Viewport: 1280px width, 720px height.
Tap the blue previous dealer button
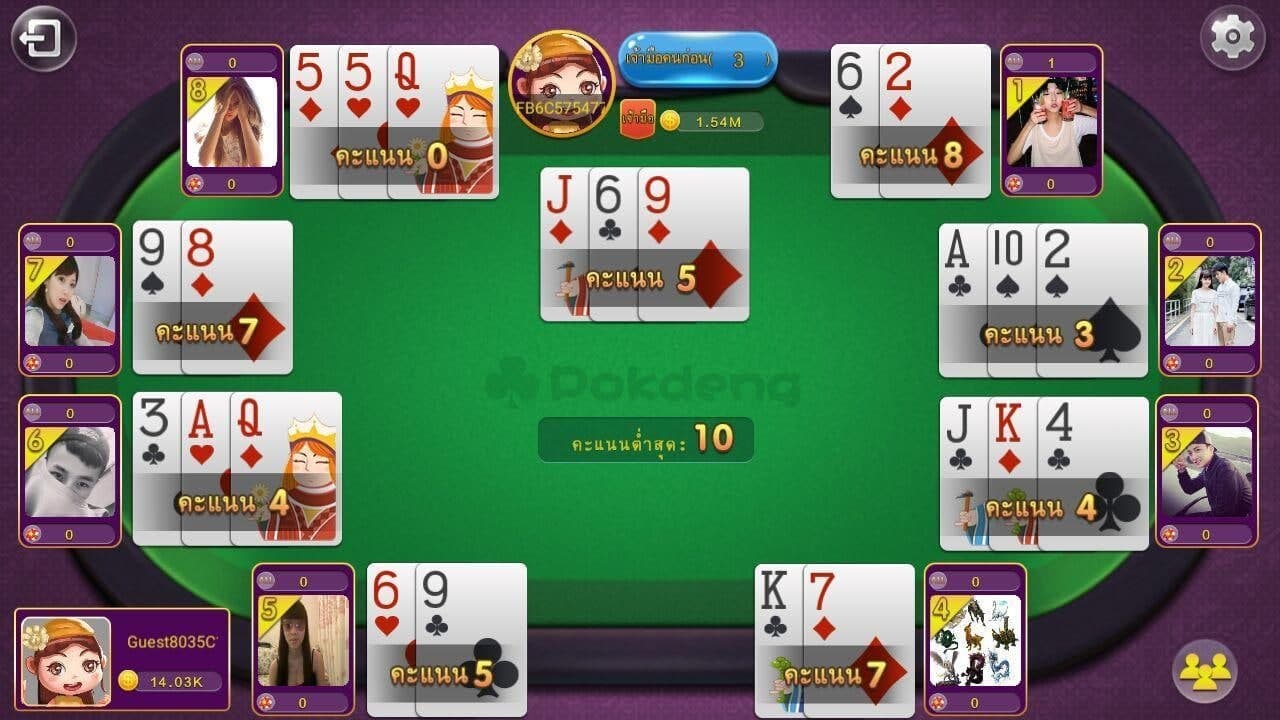698,60
